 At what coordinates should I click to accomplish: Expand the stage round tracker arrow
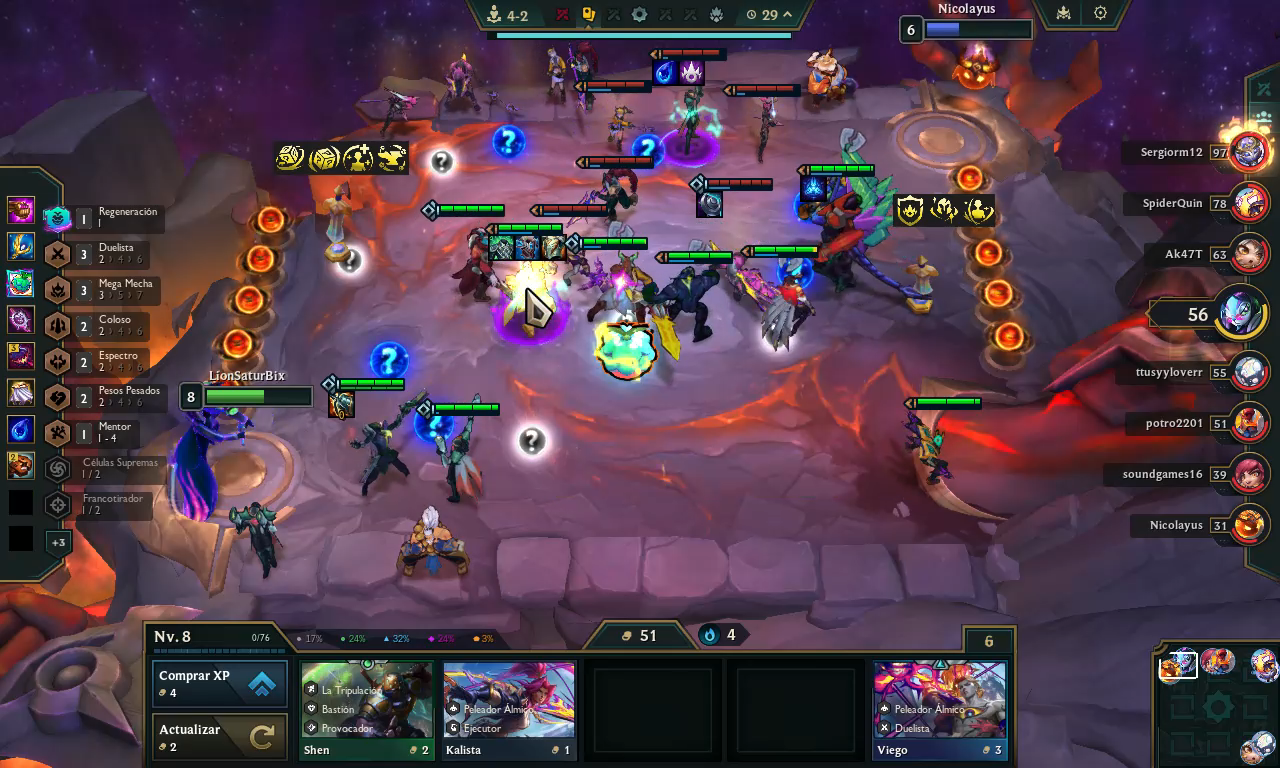click(x=787, y=15)
